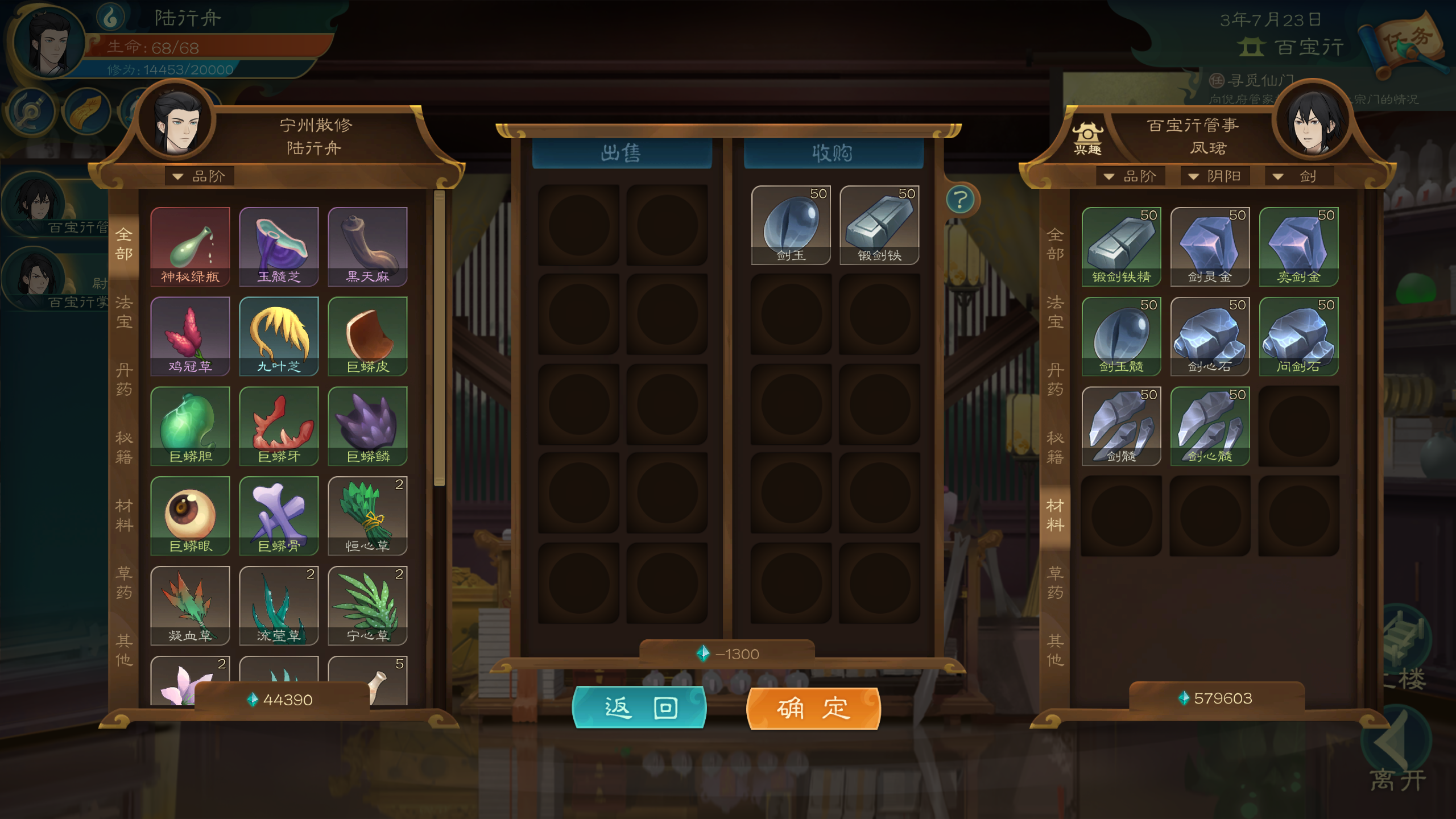This screenshot has width=1456, height=819.
Task: Open the player's 品阶 grade dropdown
Action: point(200,176)
